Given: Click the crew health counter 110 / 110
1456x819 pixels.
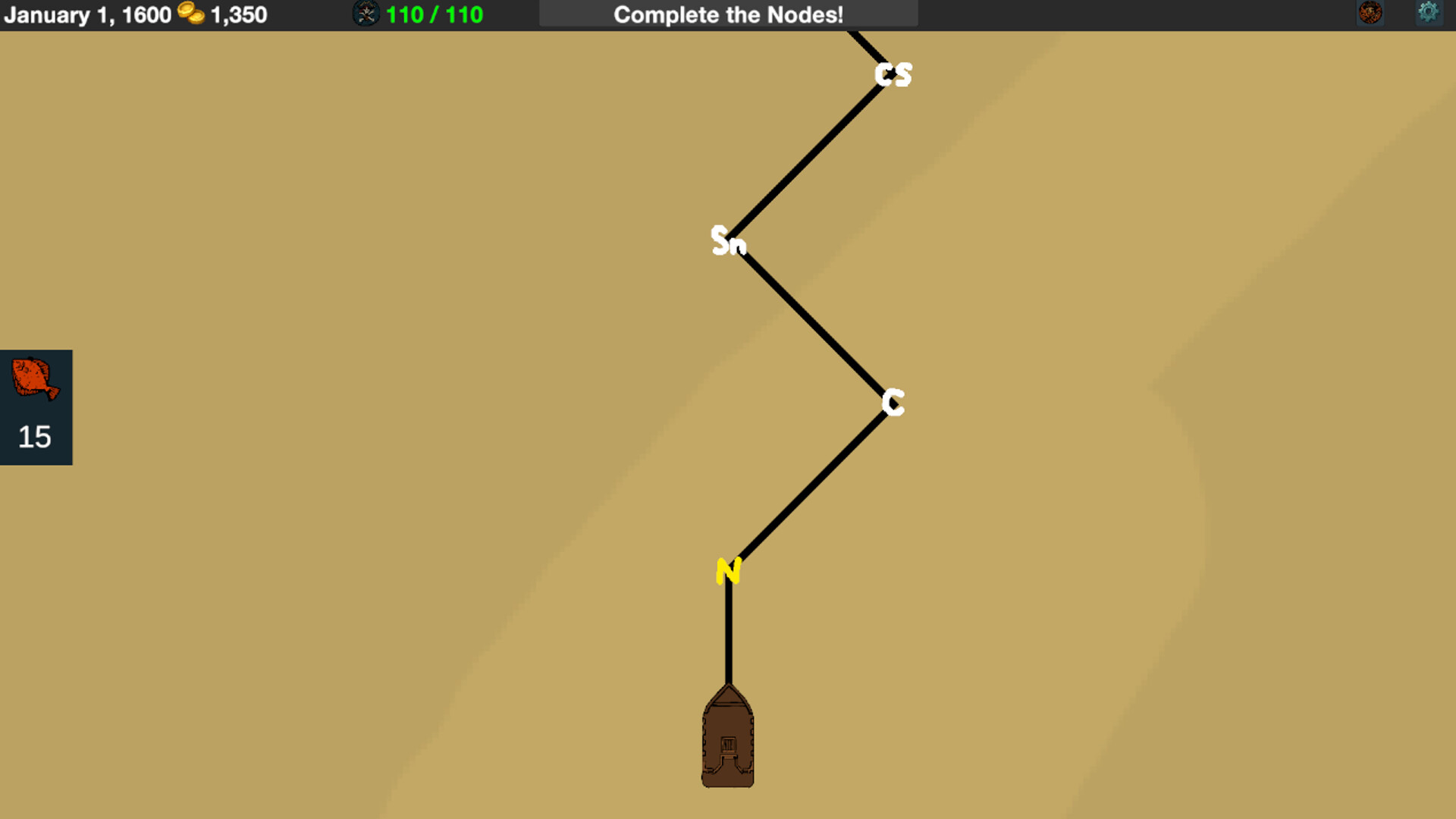Looking at the screenshot, I should (432, 13).
